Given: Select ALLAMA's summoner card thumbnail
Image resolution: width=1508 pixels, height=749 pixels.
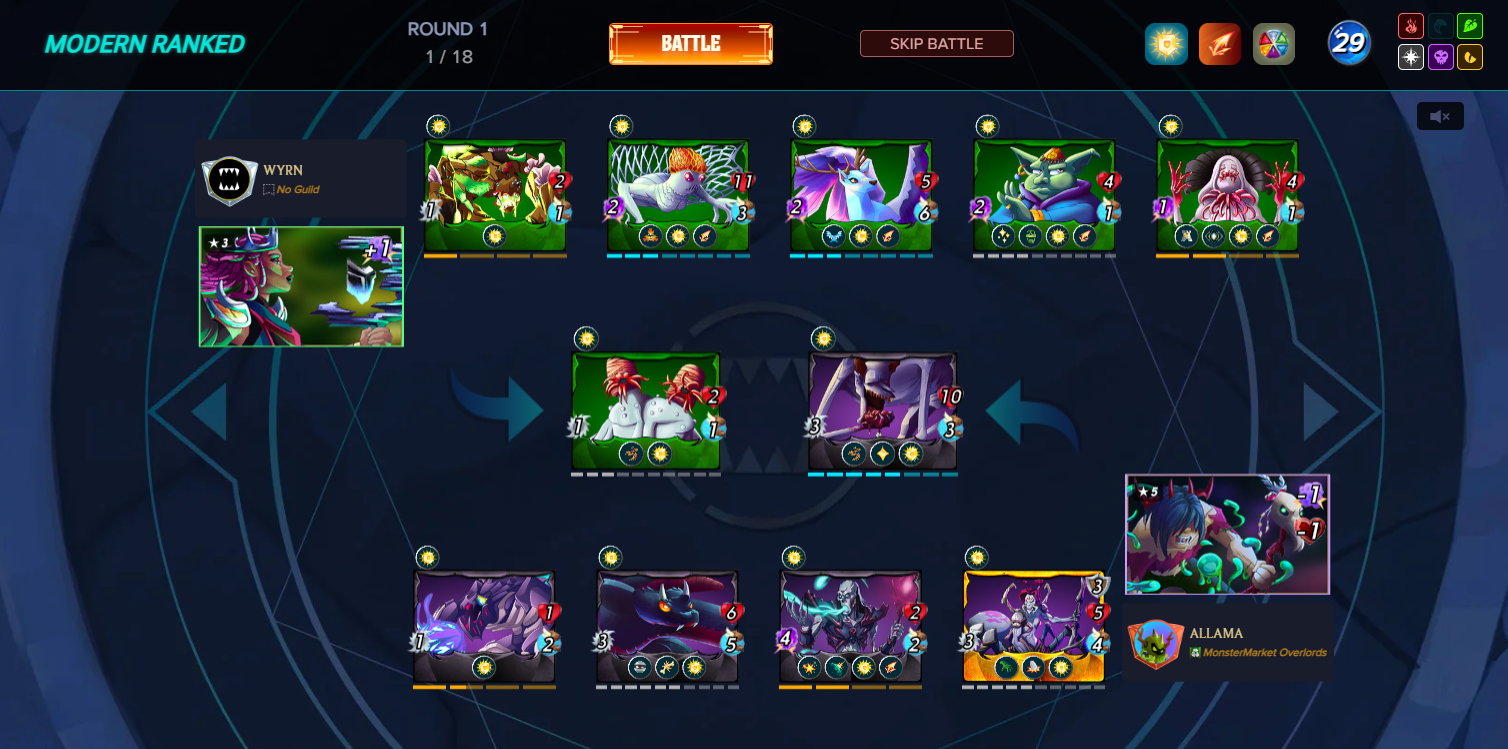Looking at the screenshot, I should click(1227, 534).
